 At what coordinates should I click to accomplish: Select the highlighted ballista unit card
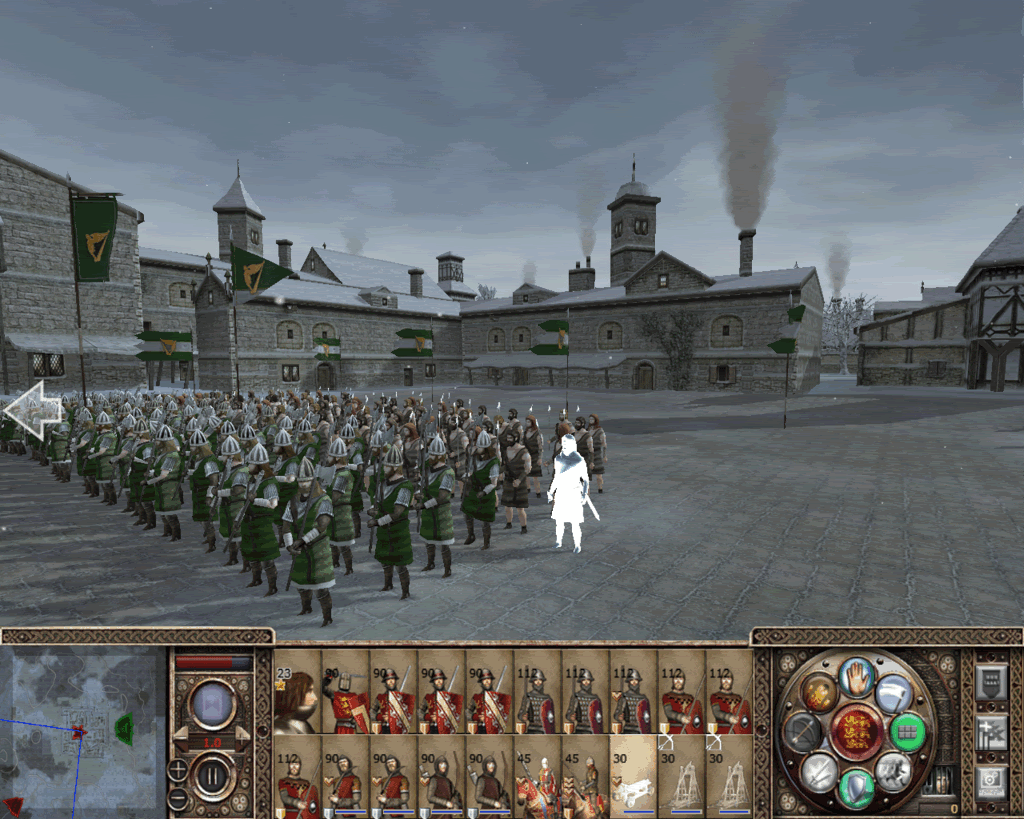coord(633,773)
